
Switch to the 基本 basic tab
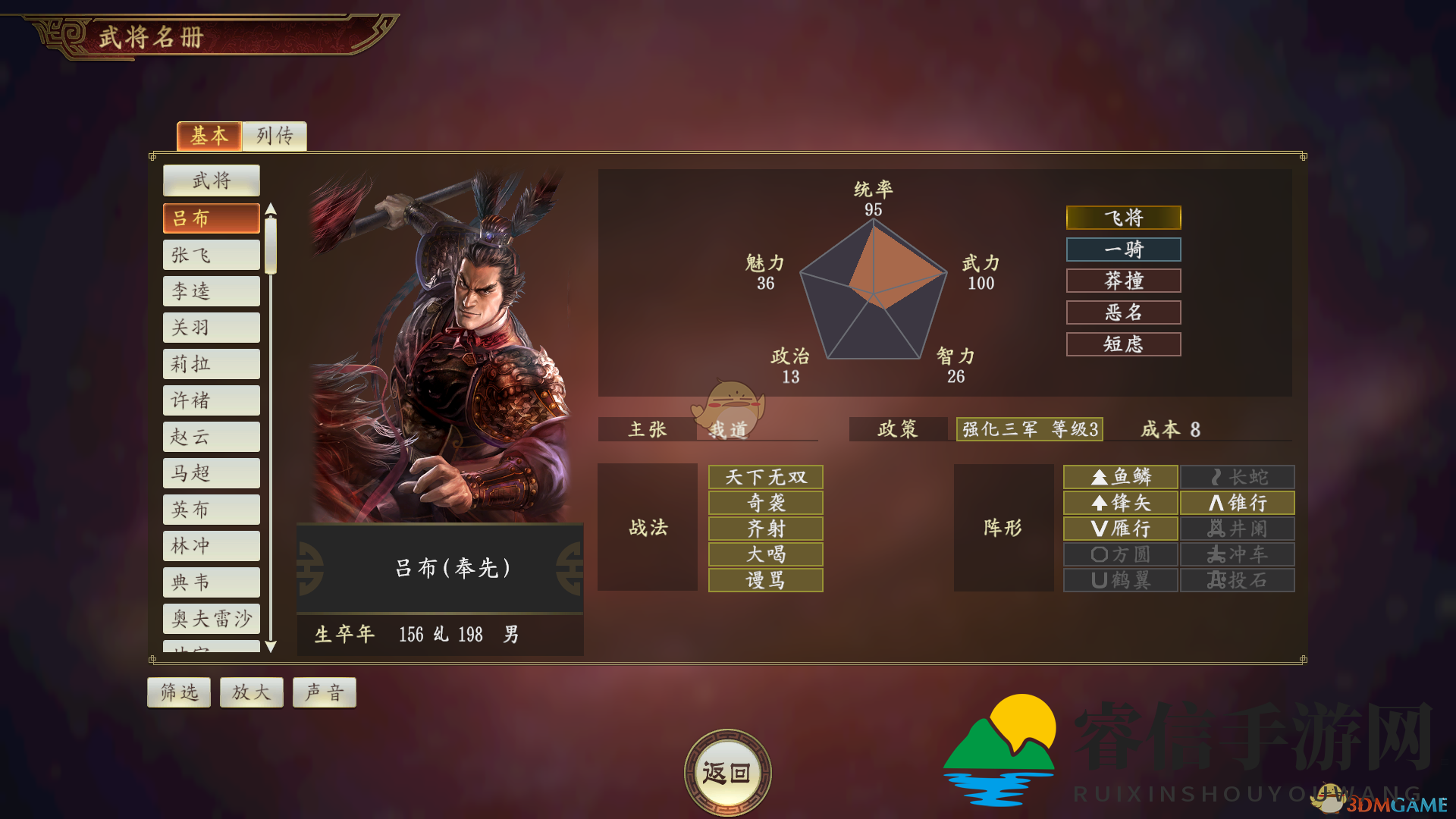click(x=209, y=136)
